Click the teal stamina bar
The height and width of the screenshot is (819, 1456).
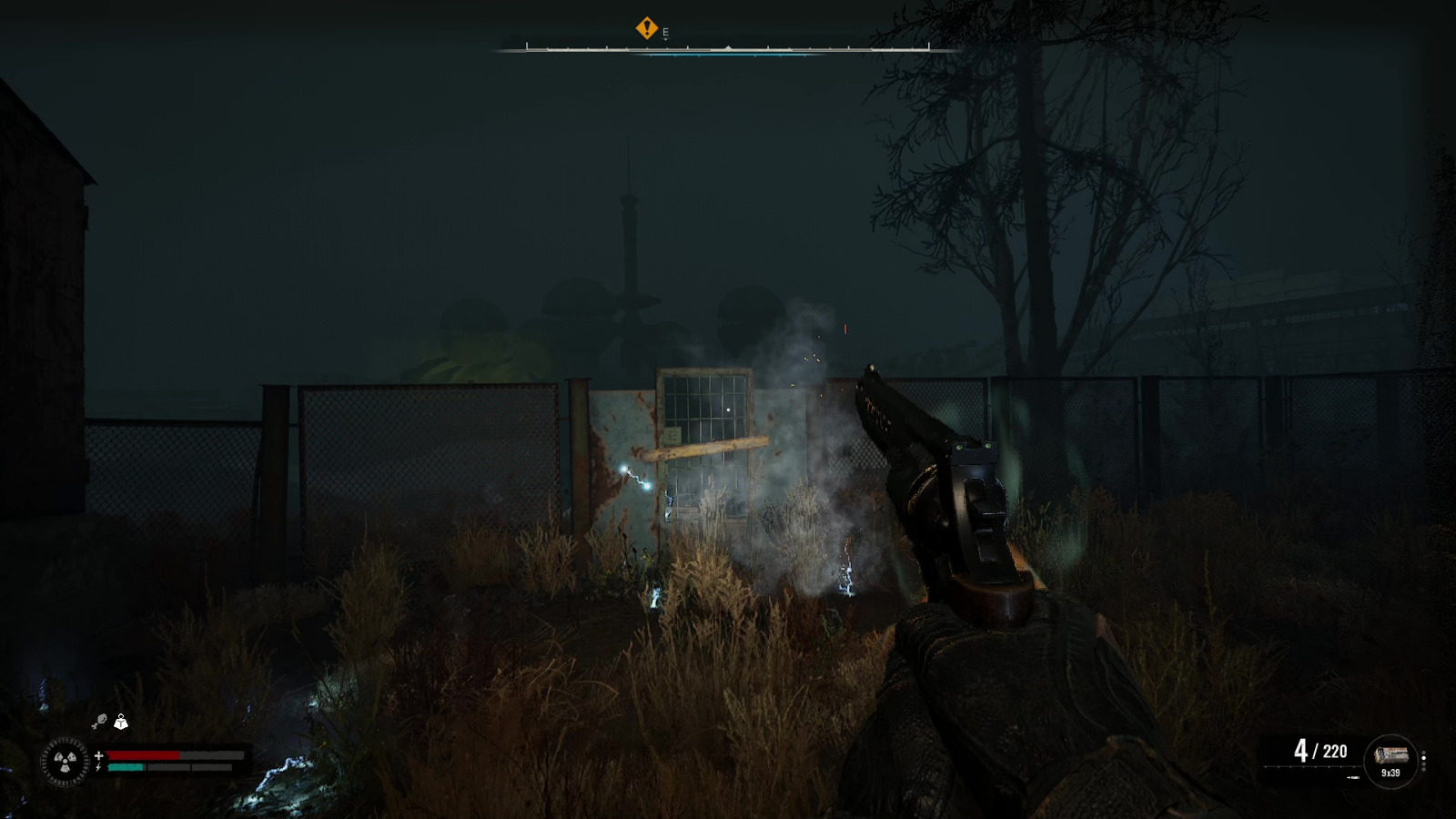pyautogui.click(x=125, y=767)
